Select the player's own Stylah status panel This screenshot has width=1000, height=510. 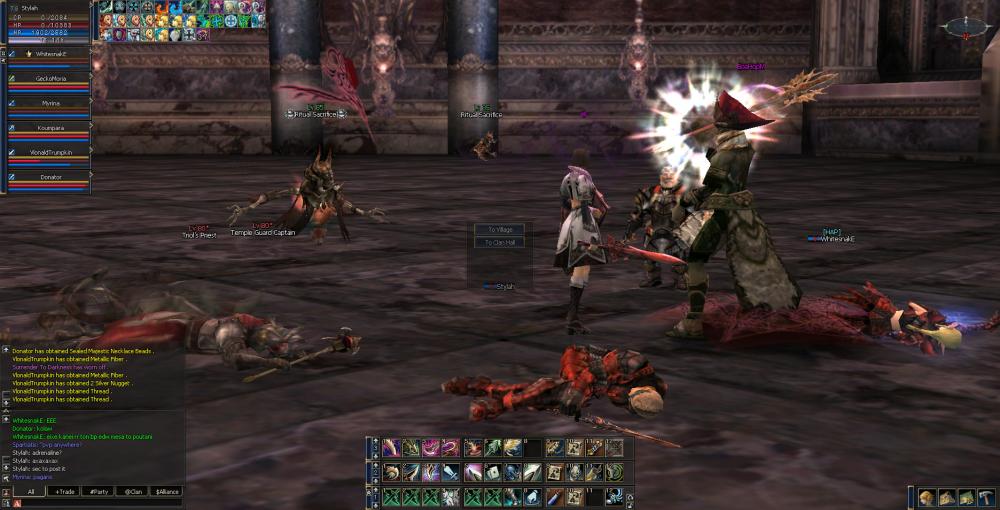47,20
